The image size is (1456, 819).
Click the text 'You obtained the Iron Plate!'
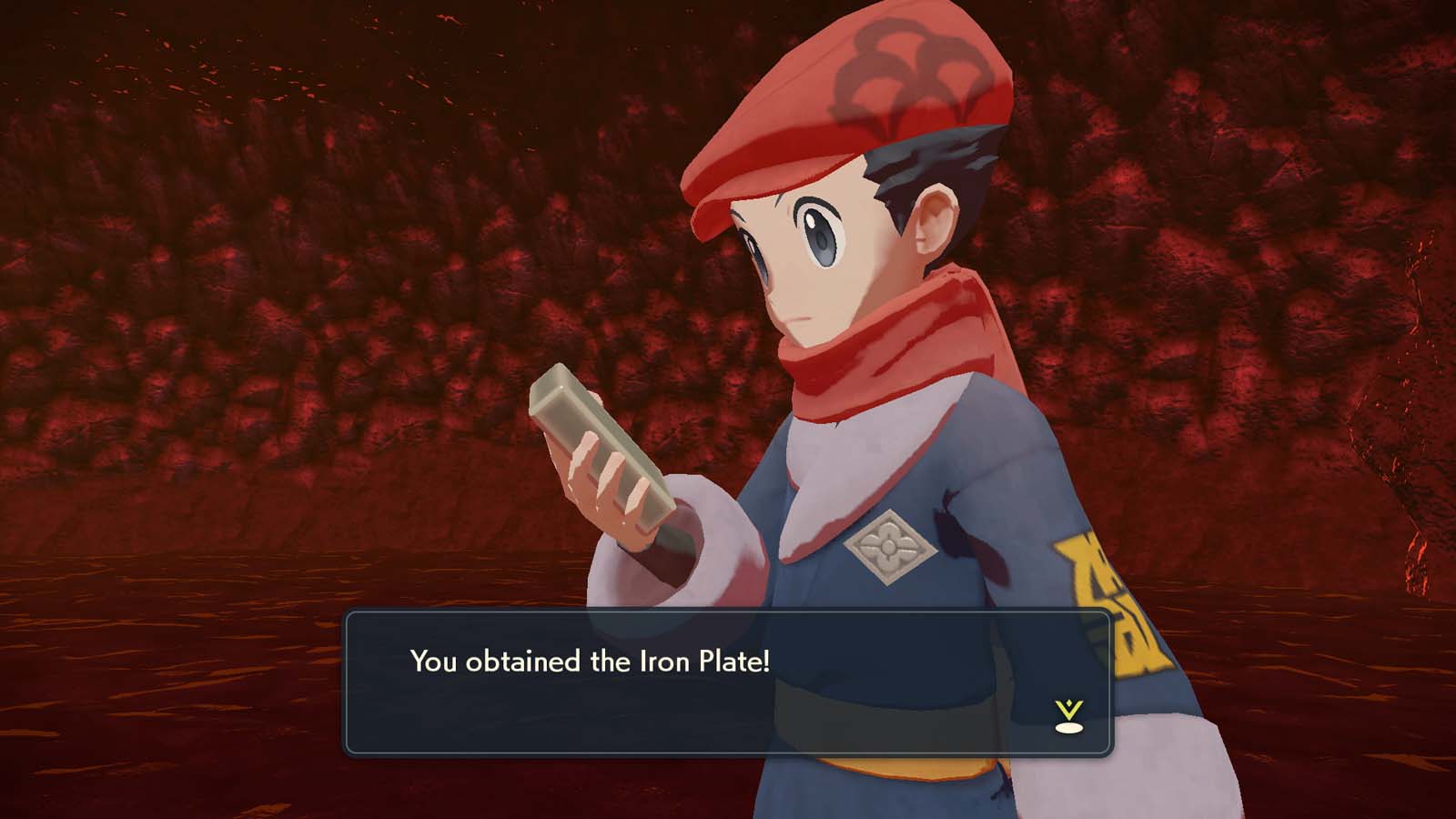tap(590, 662)
